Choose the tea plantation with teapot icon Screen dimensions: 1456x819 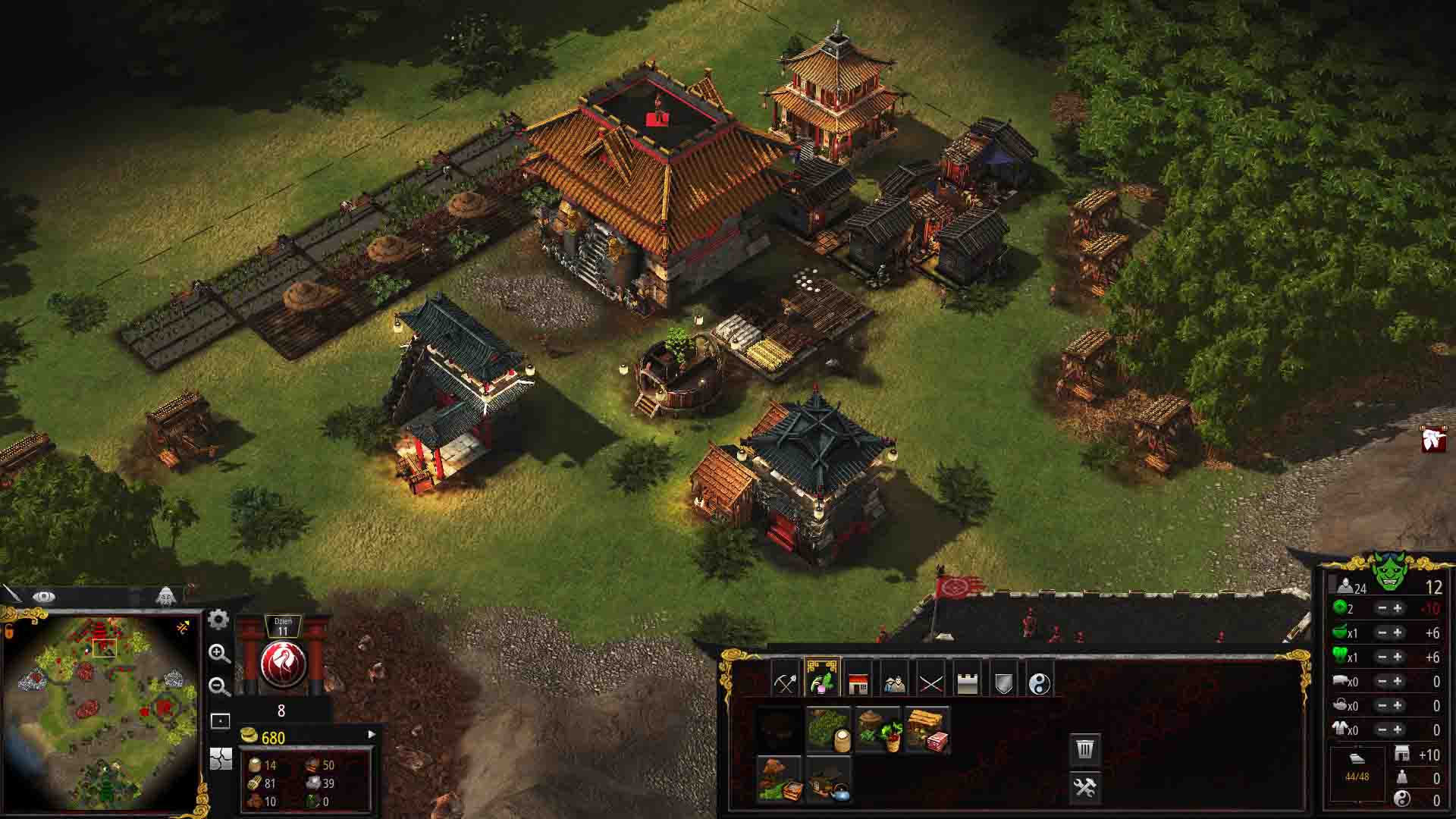[x=829, y=779]
